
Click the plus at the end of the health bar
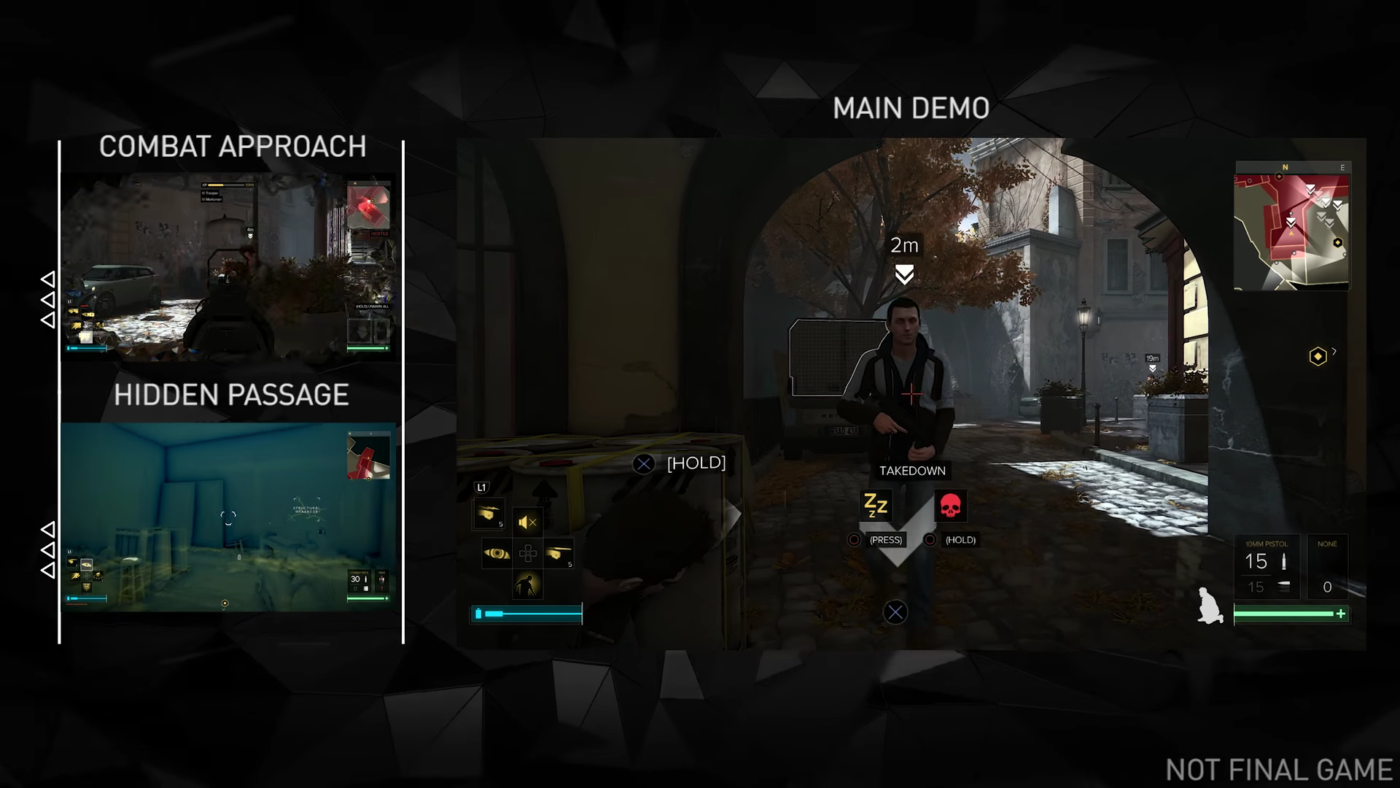click(1340, 614)
